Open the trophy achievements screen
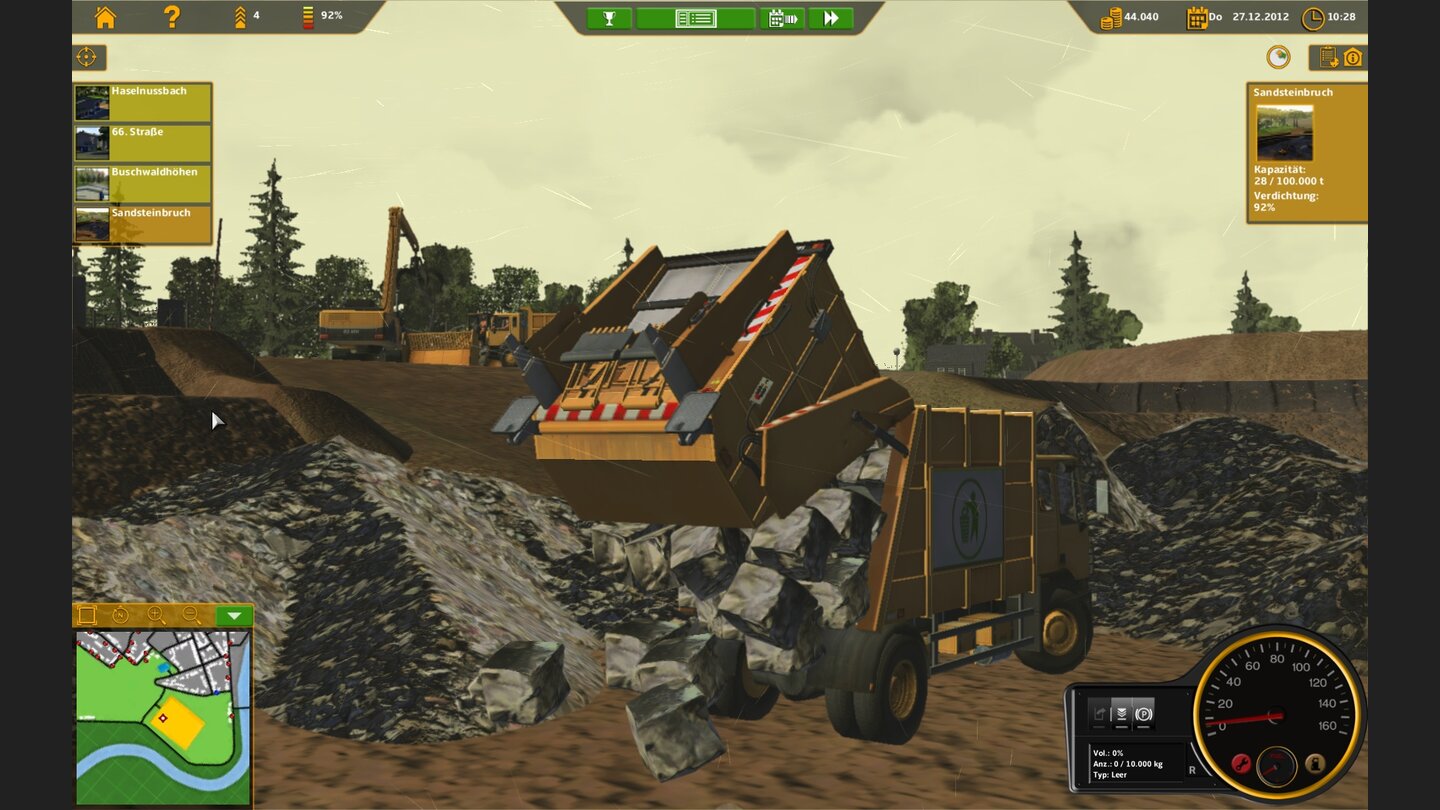 tap(608, 18)
